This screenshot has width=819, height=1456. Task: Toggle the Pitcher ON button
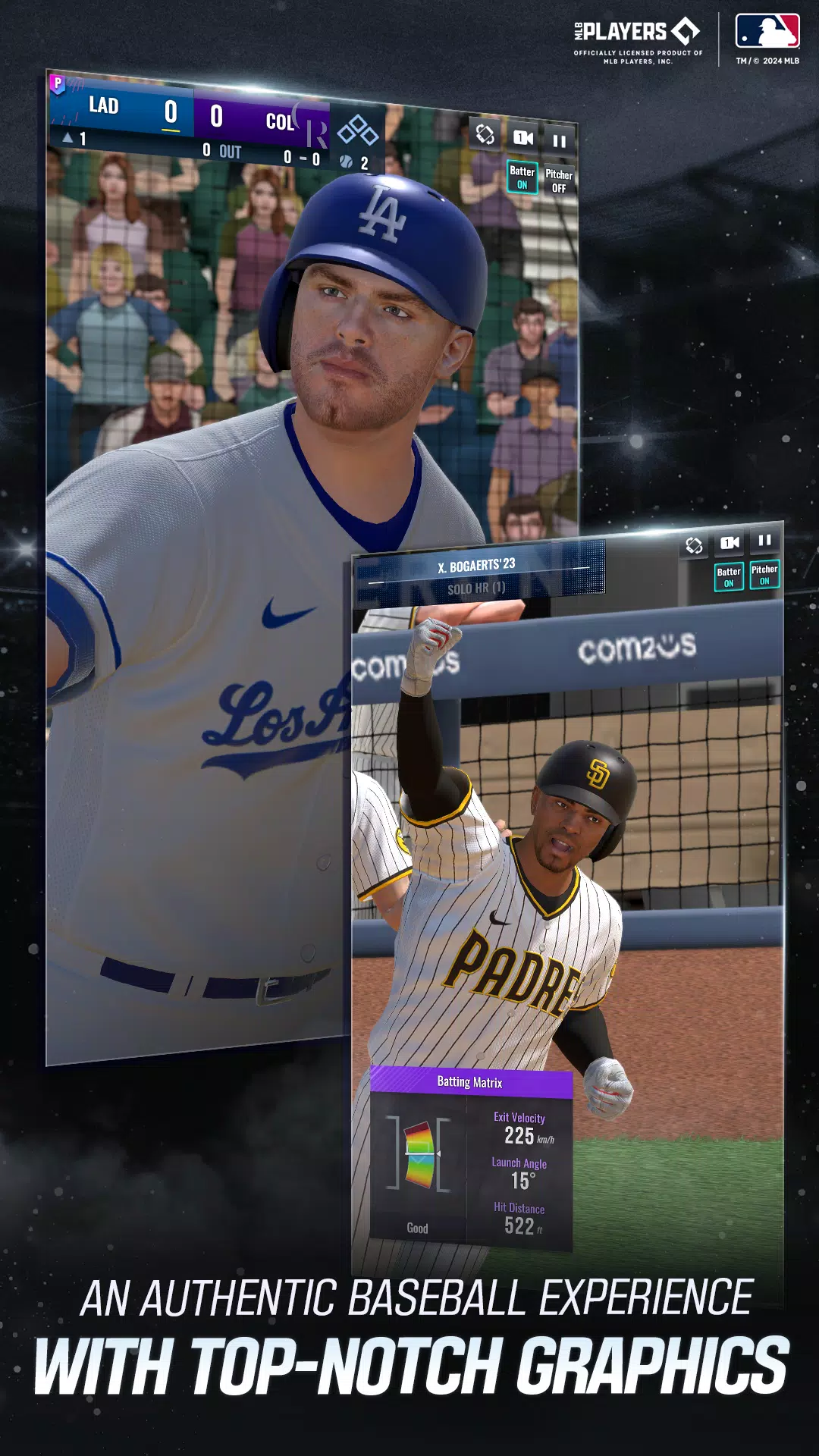click(x=764, y=575)
